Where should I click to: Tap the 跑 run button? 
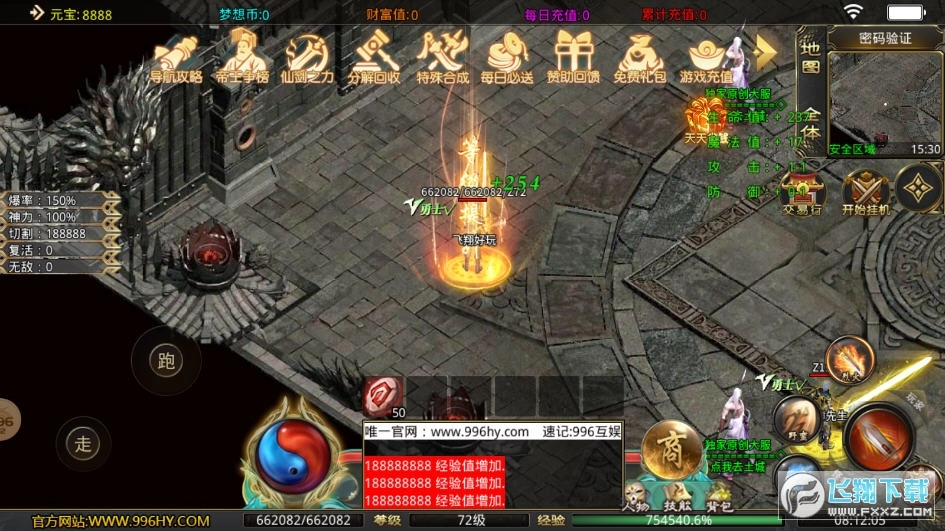click(x=166, y=361)
